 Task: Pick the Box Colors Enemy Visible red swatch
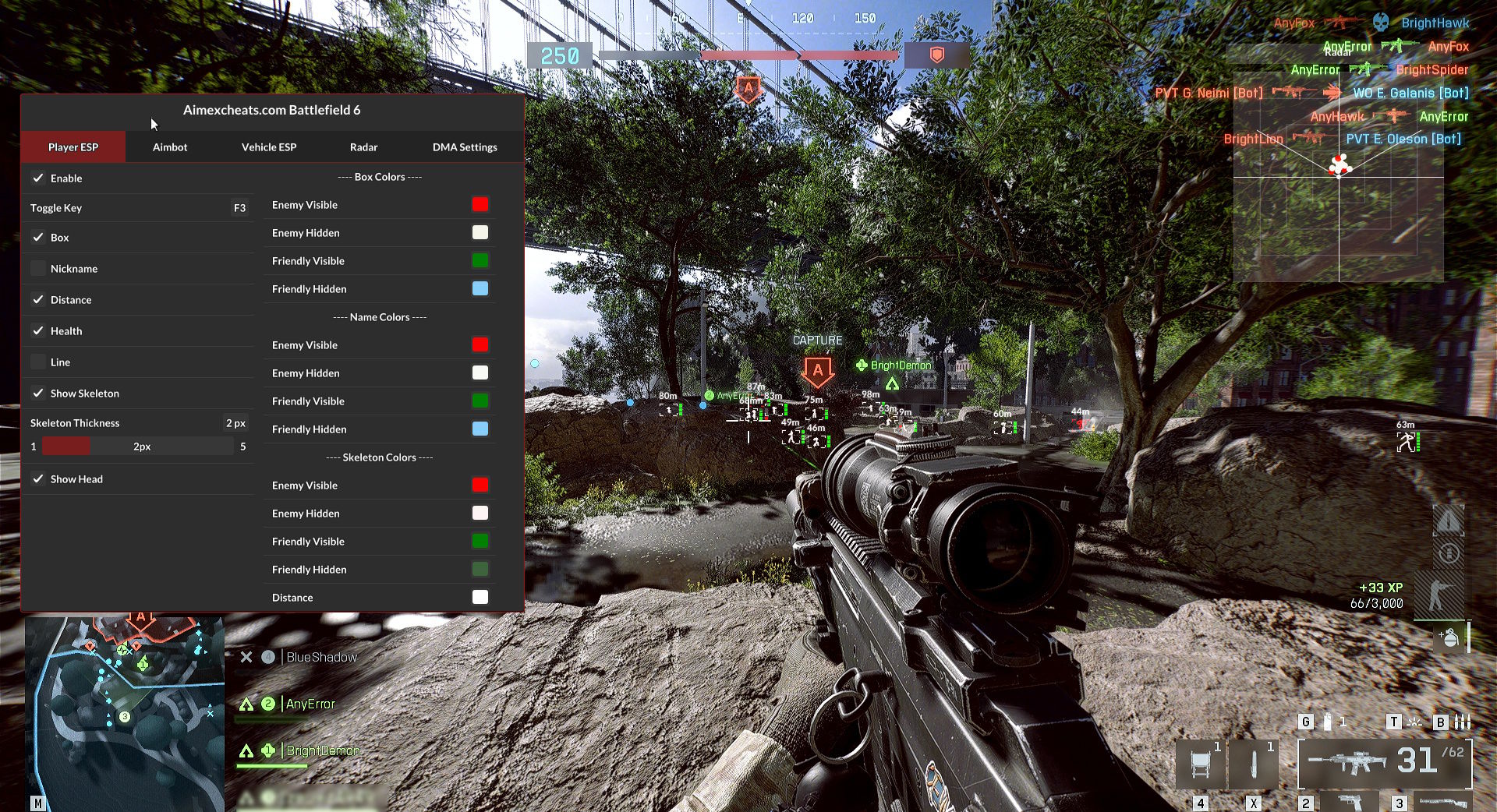480,205
